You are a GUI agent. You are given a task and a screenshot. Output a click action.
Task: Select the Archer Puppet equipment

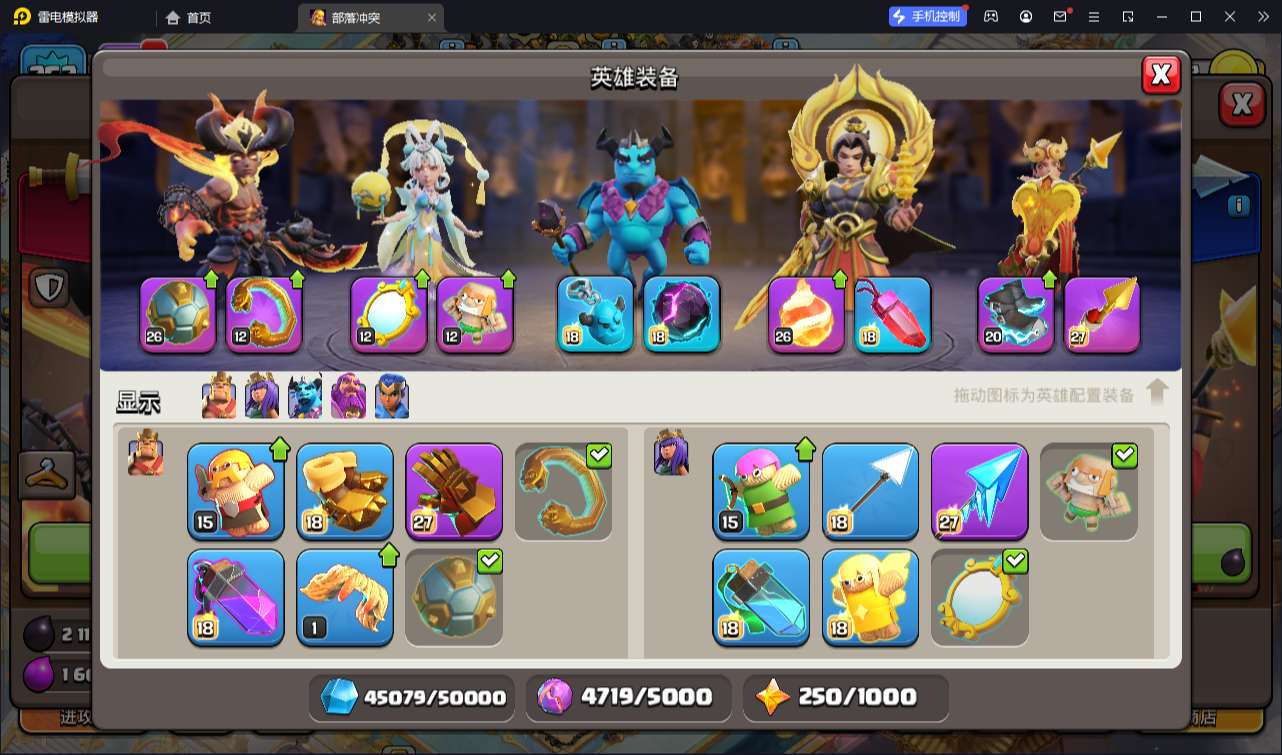[761, 491]
